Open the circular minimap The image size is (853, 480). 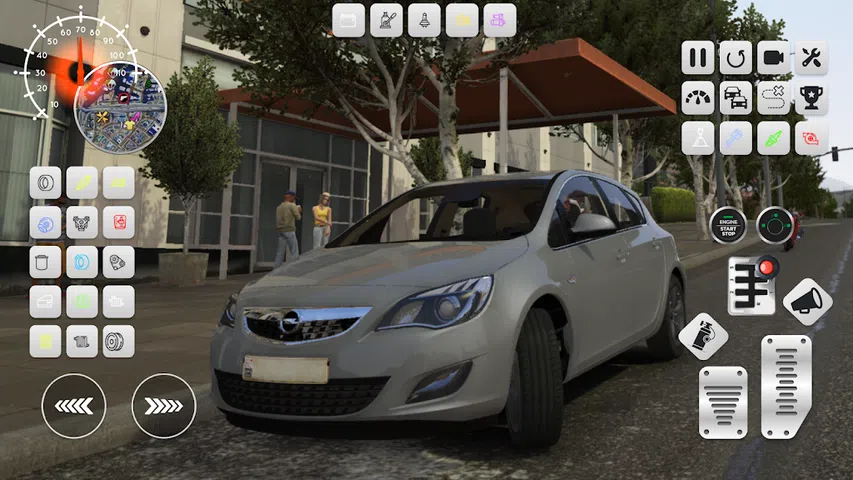click(x=120, y=106)
